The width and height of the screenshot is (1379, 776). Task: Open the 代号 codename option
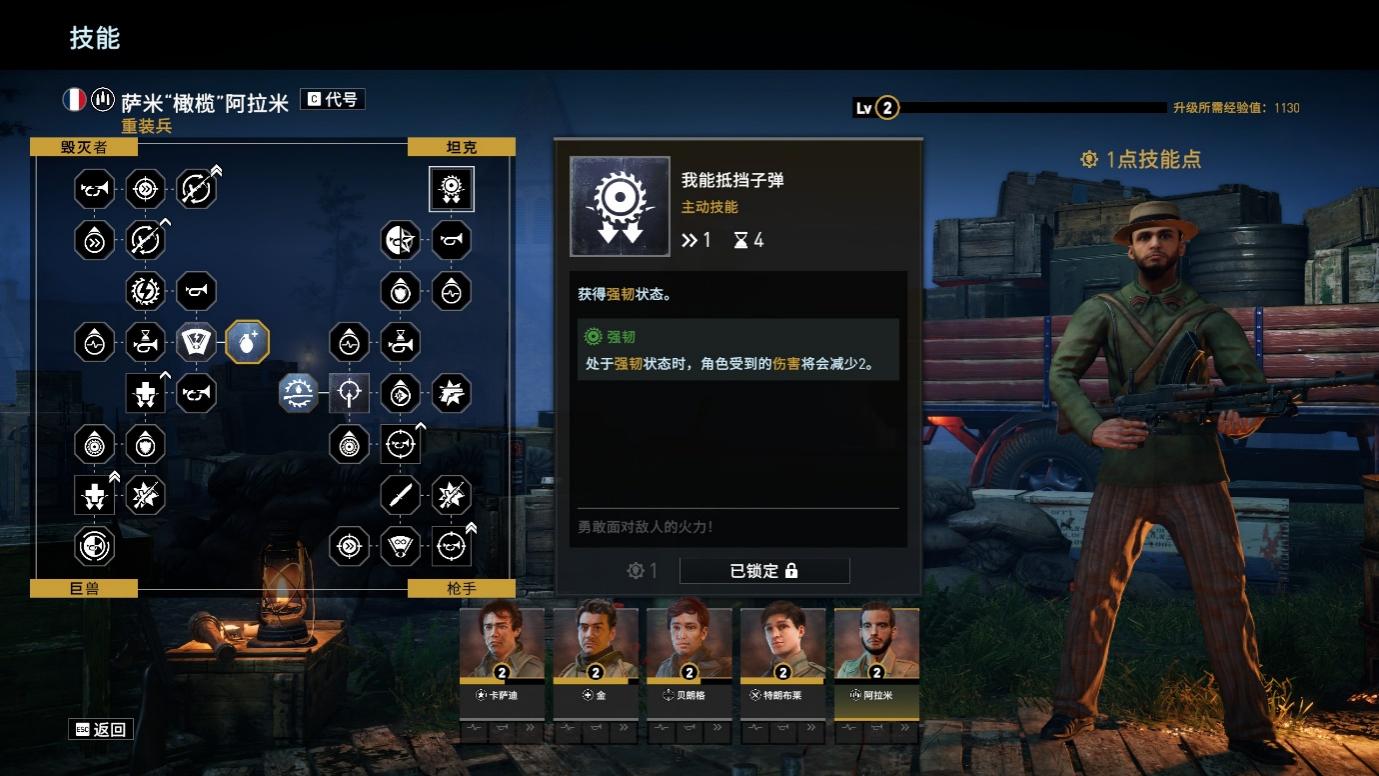[332, 99]
